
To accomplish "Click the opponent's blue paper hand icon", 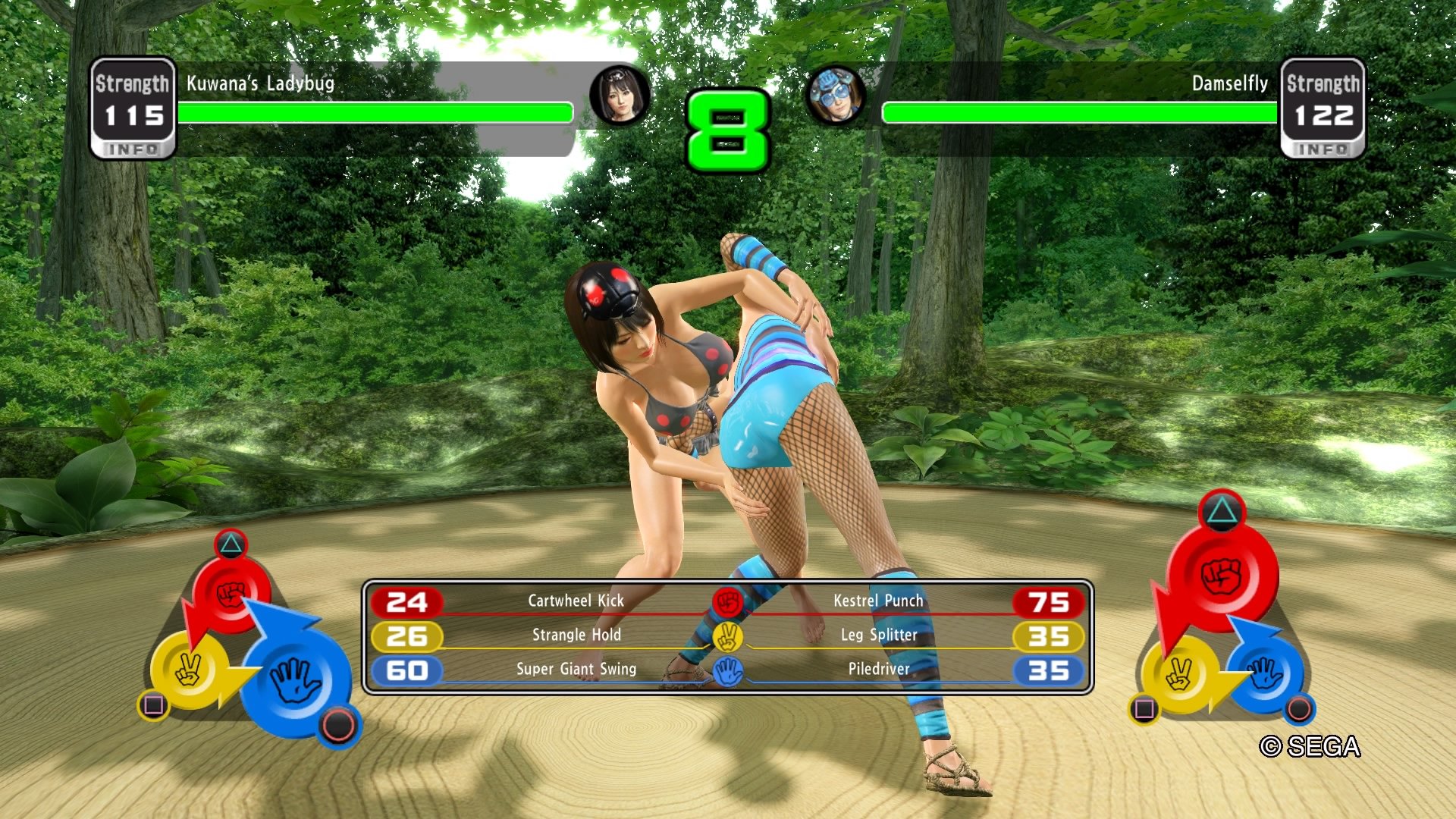I will tap(1265, 672).
